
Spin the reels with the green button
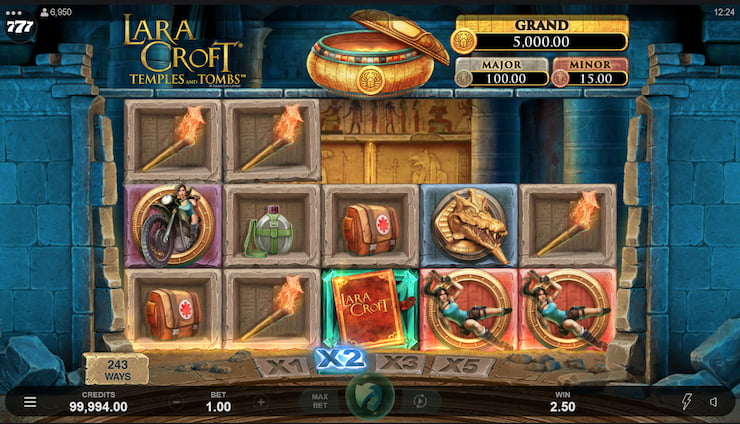[369, 400]
